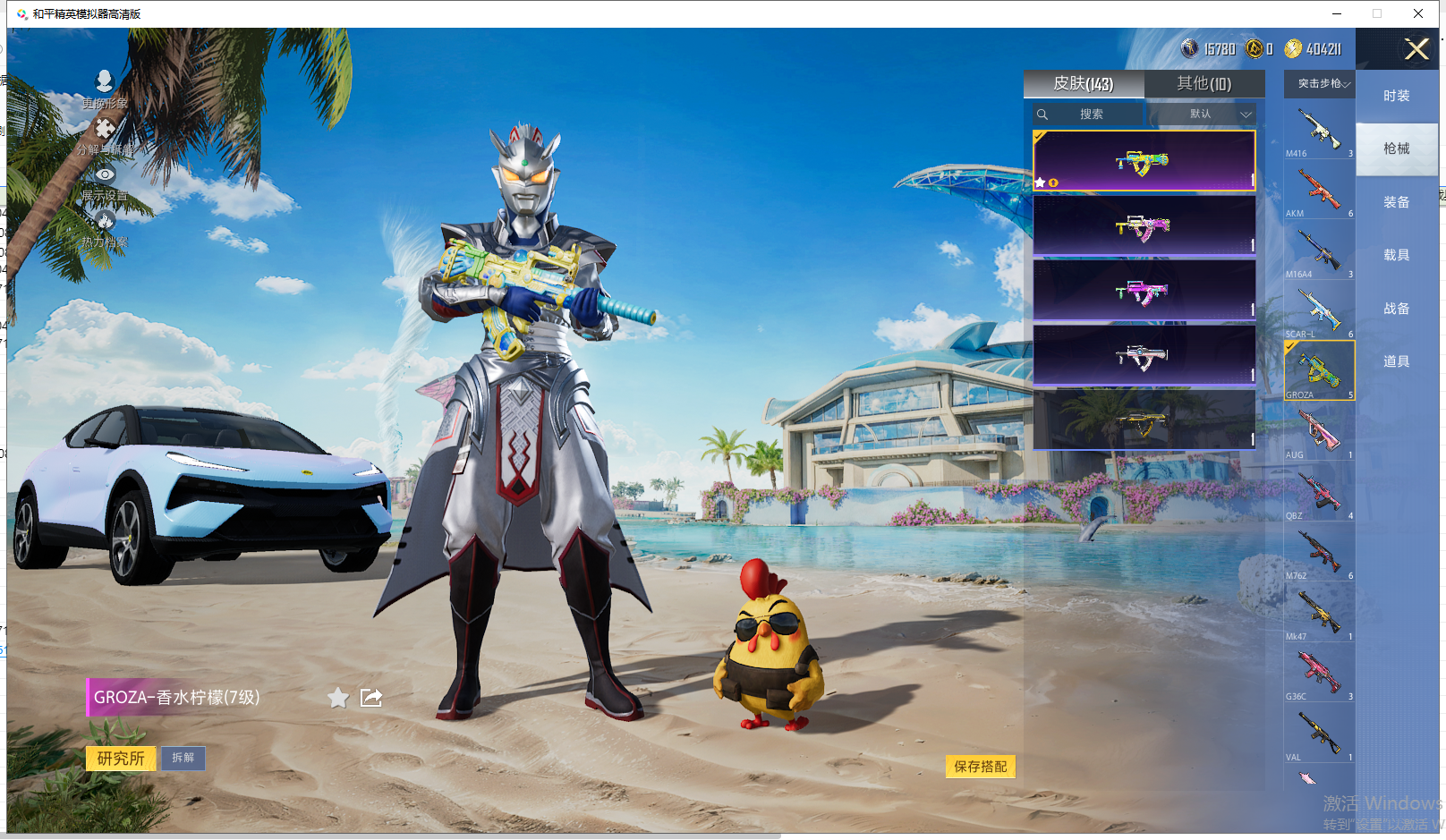Switch to the 其他(10) tab
The width and height of the screenshot is (1446, 840).
point(1204,84)
